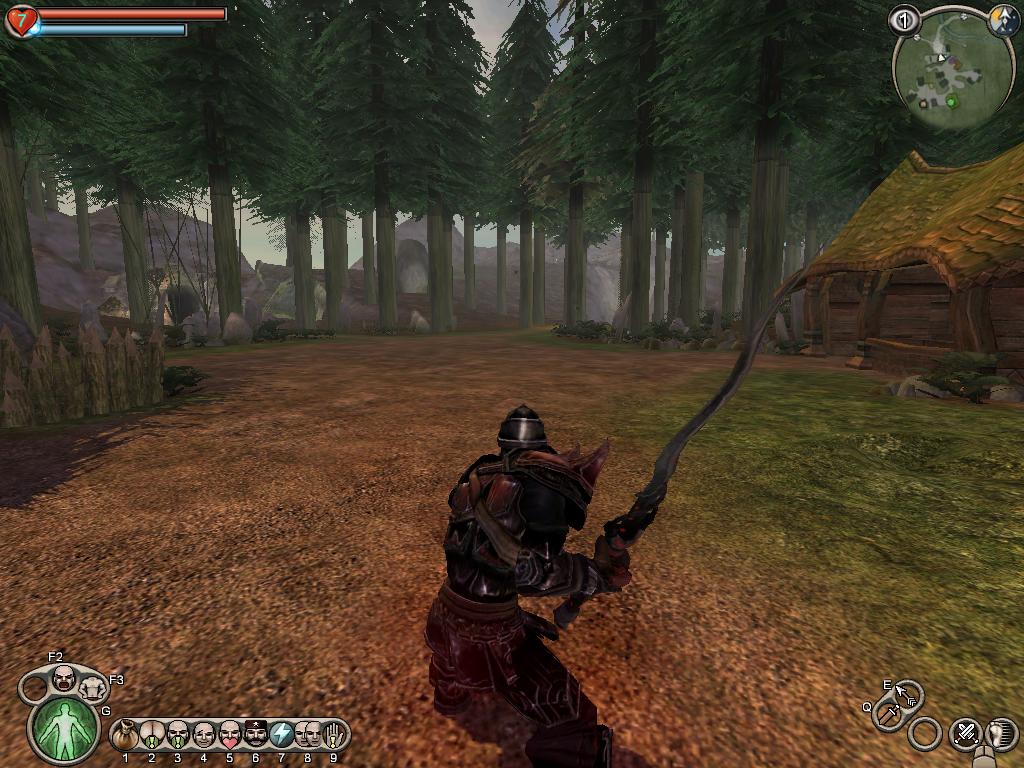
Task: Equip the arrow ranged weapon slot
Action: [907, 694]
